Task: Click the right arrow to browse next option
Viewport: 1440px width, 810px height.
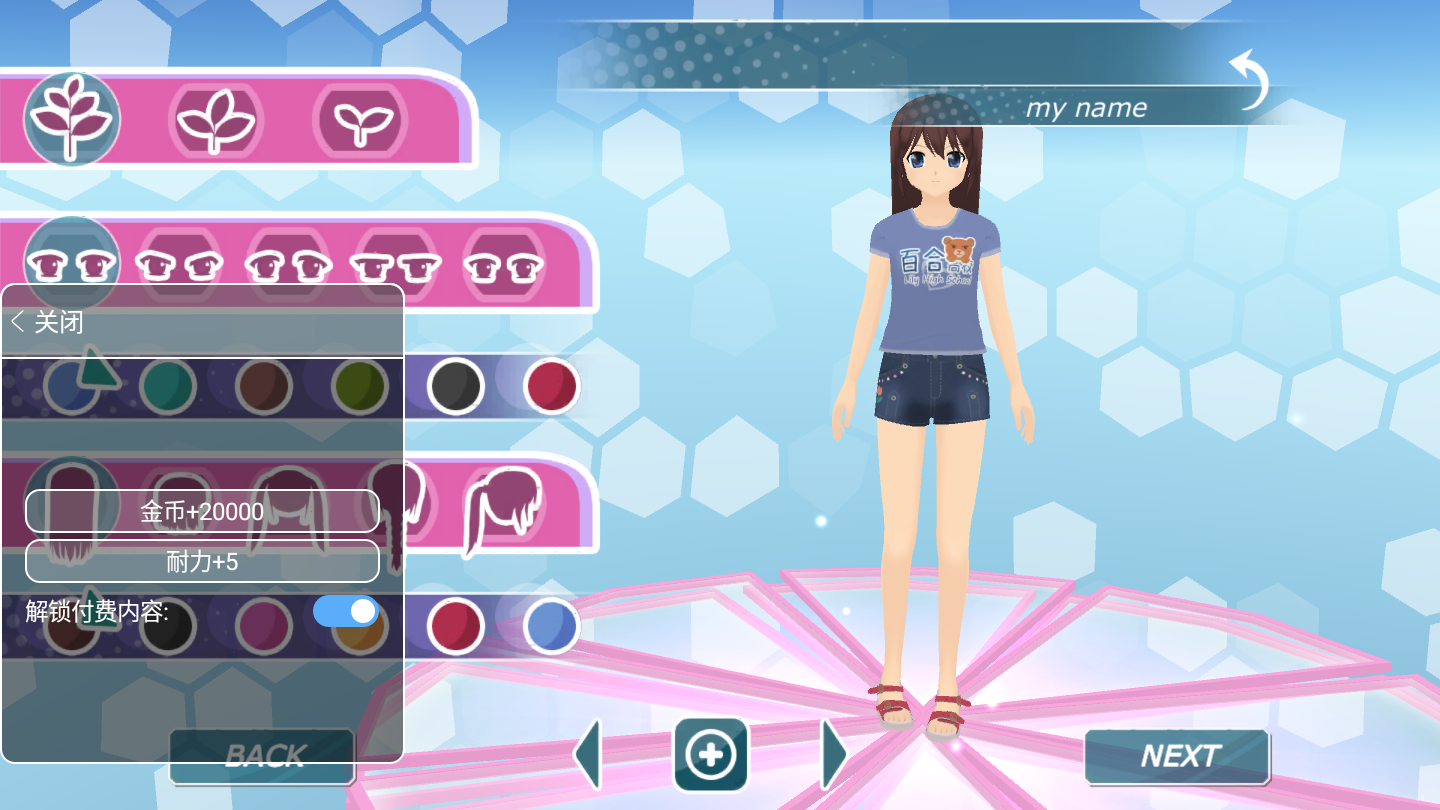Action: coord(833,755)
